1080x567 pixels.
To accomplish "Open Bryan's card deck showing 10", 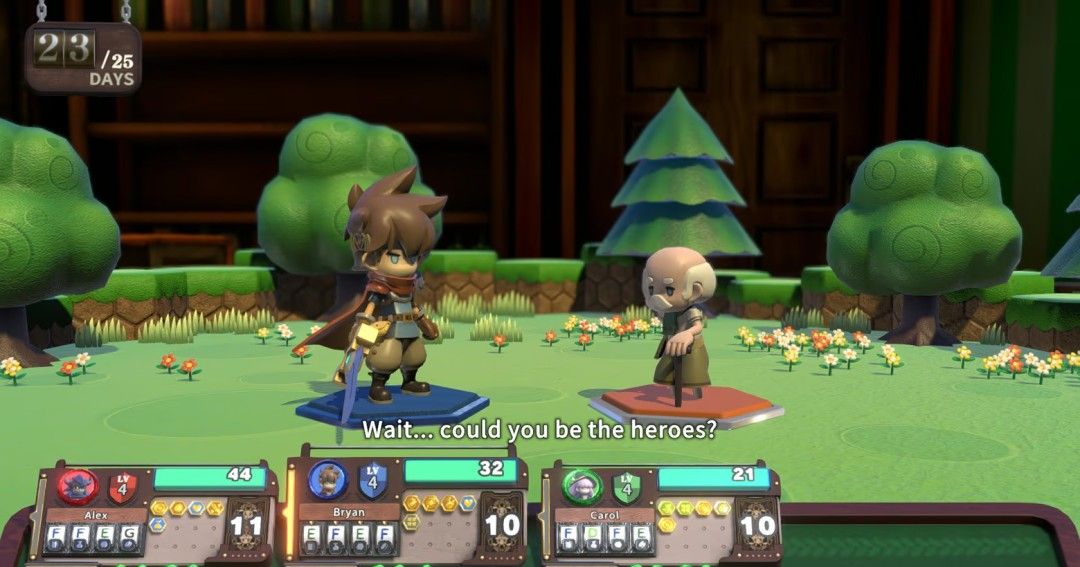I will pyautogui.click(x=502, y=523).
